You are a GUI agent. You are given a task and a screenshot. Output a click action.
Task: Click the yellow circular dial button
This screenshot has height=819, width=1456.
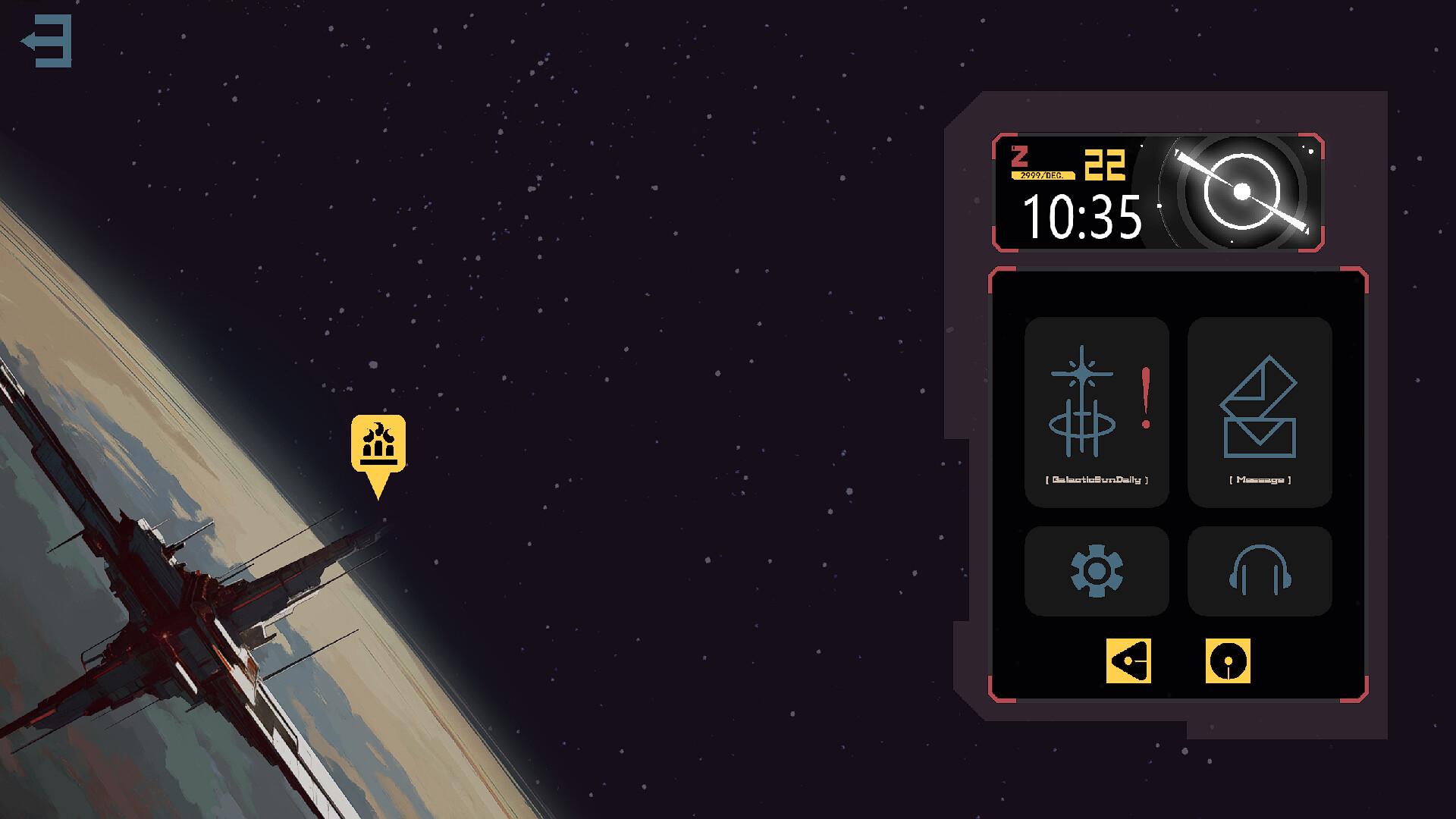(1228, 661)
